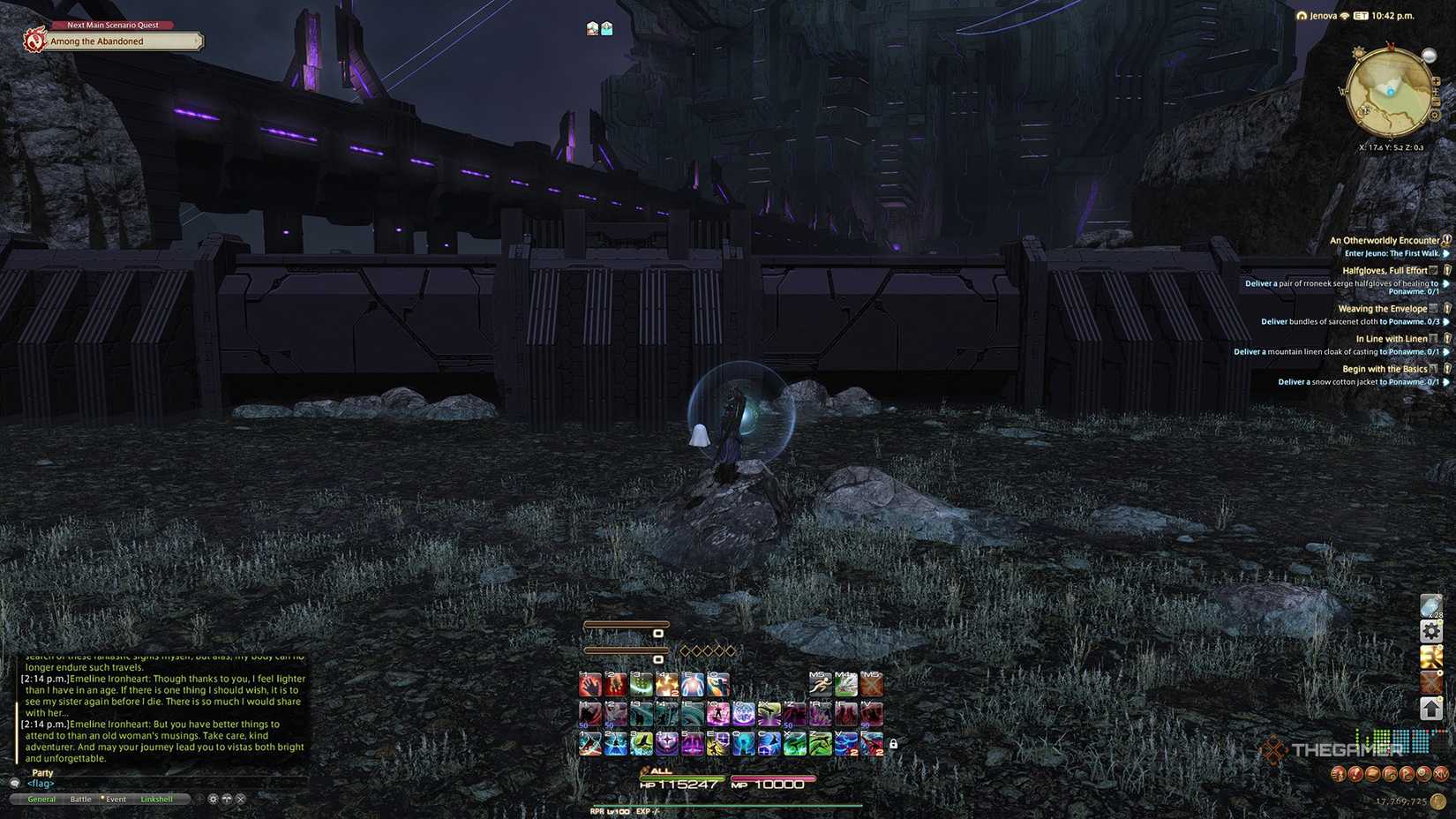Expand the arrow beside Weaving the Envelope quest

click(x=1446, y=322)
